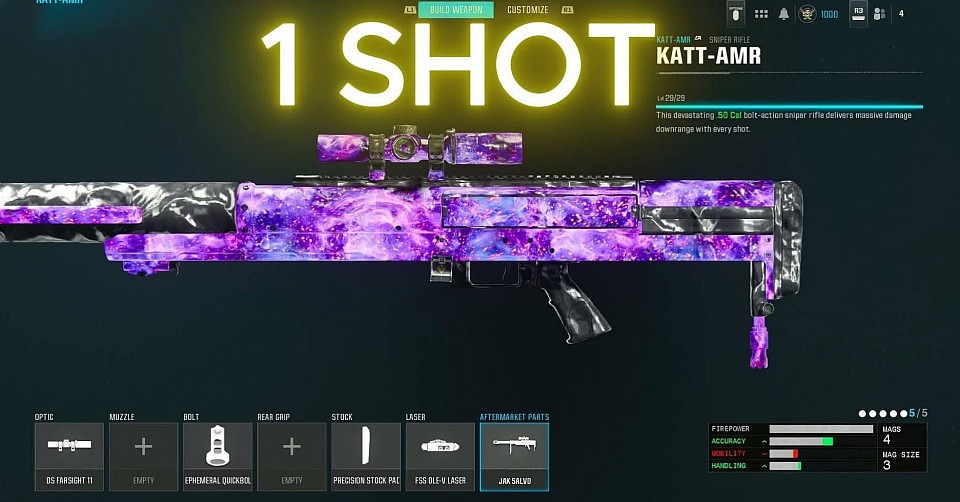Choose the Ephemeral Quickbolt bolt slot
This screenshot has height=502, width=960.
[217, 456]
